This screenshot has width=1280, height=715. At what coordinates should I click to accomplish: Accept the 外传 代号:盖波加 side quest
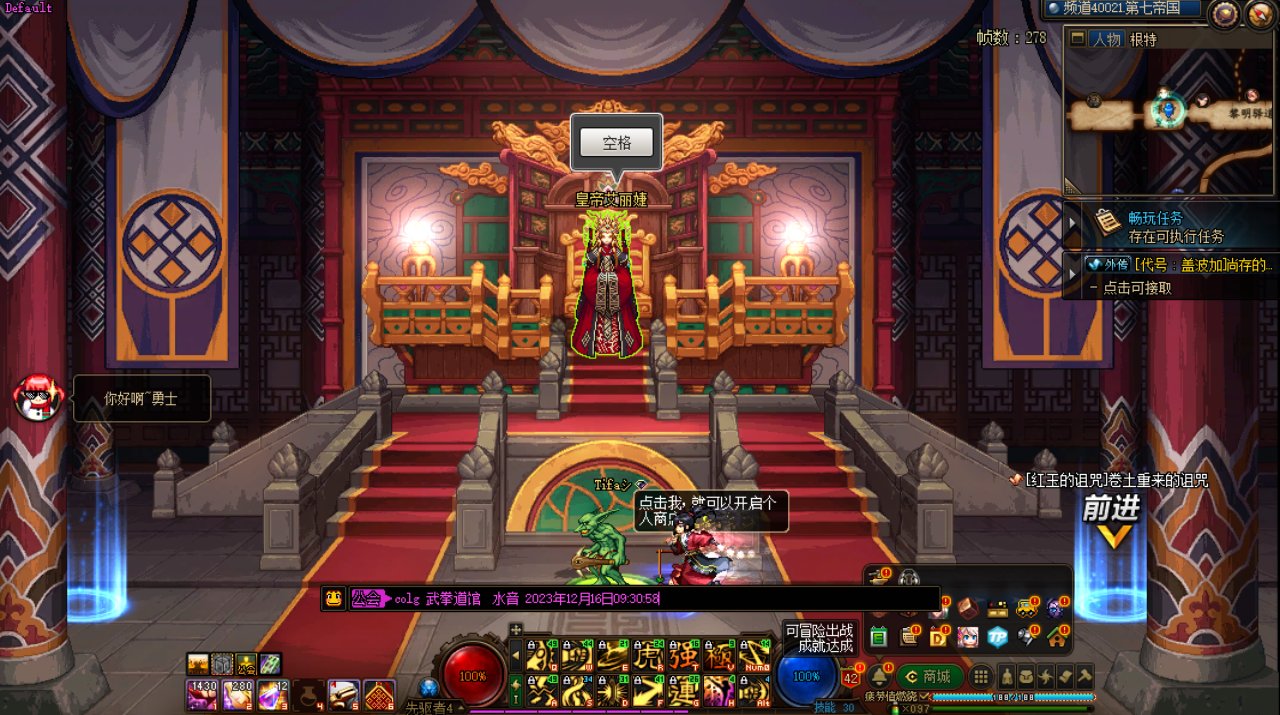[1178, 266]
